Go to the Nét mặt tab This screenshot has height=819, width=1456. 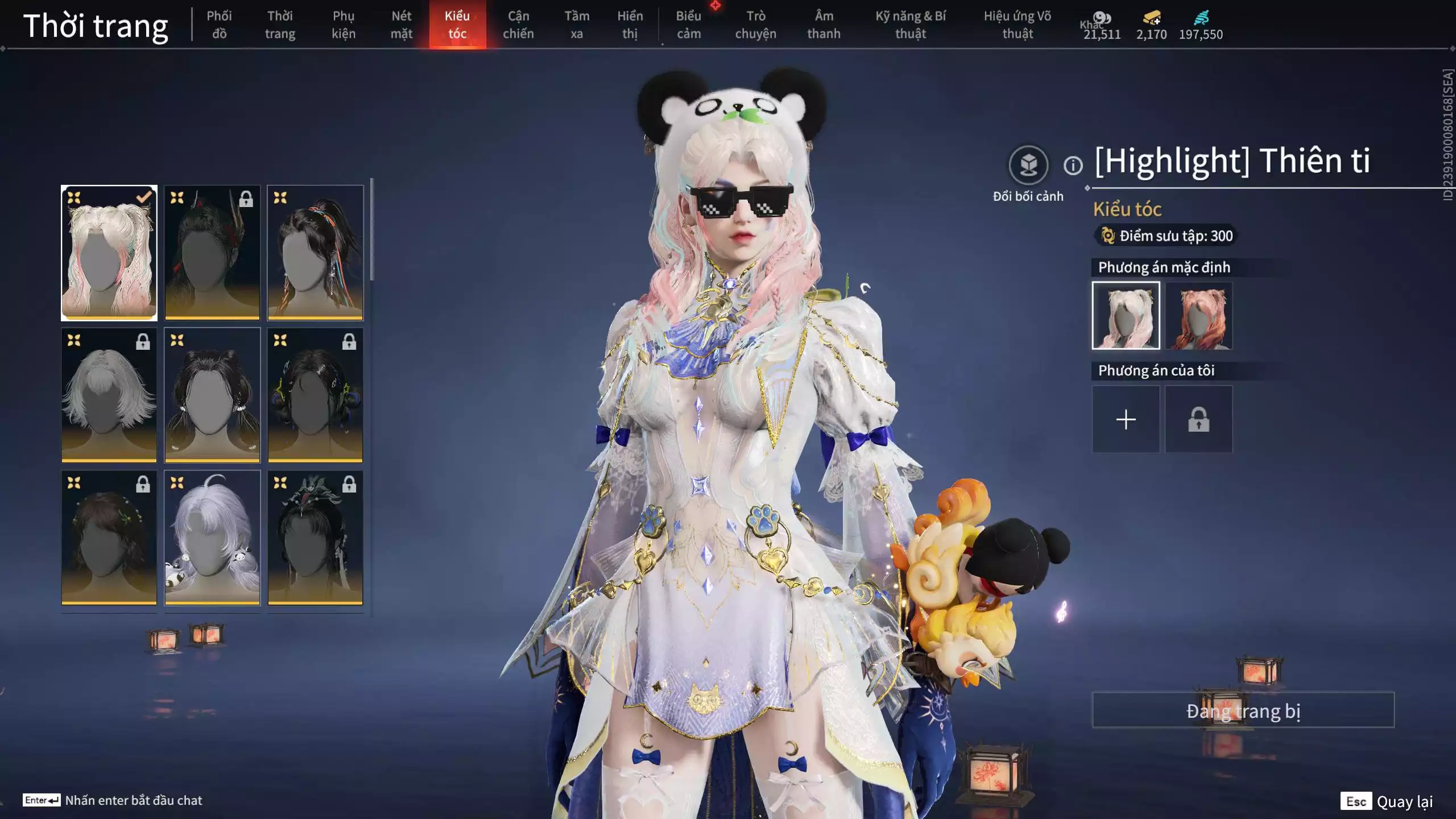click(x=401, y=24)
